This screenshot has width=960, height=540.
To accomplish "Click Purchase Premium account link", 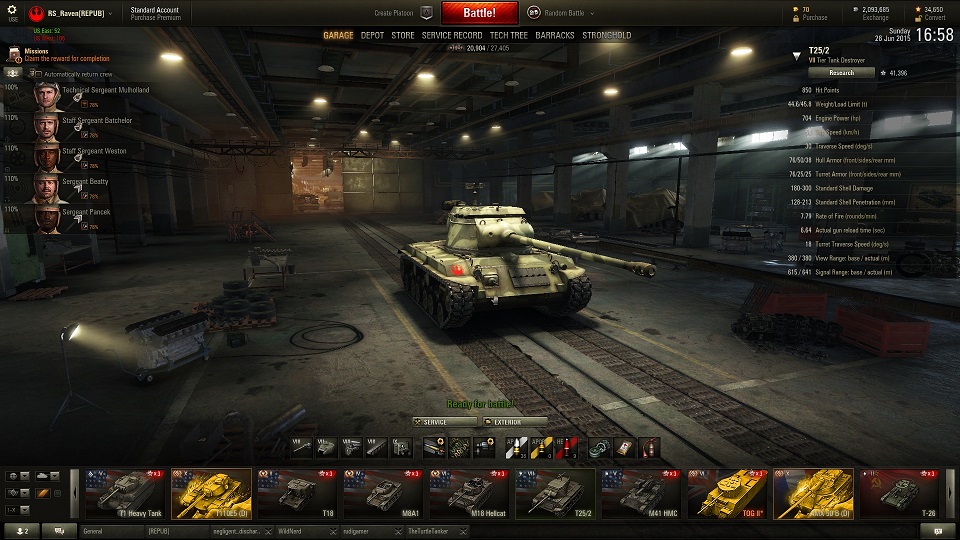I will click(154, 18).
